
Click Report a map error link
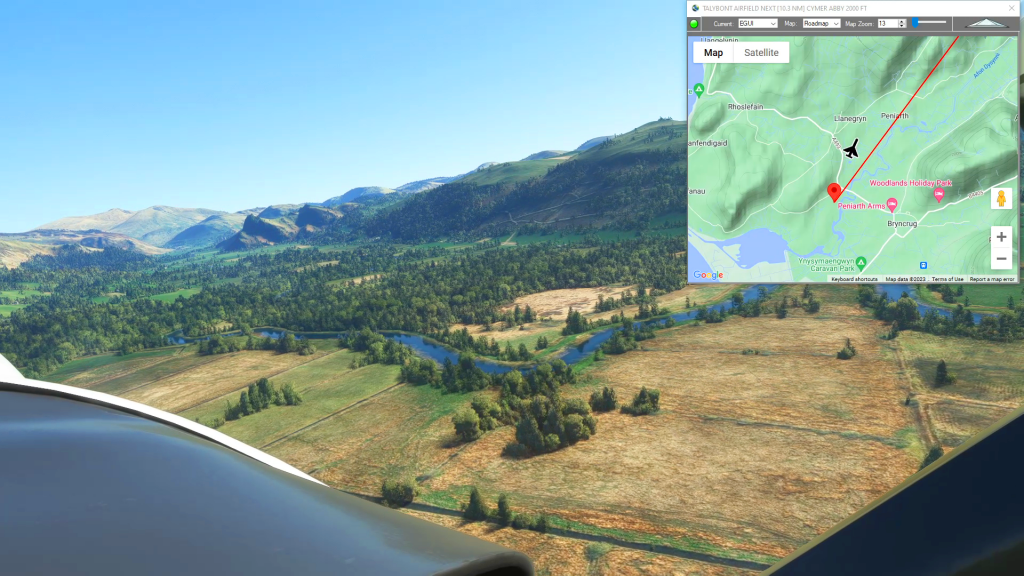(992, 279)
